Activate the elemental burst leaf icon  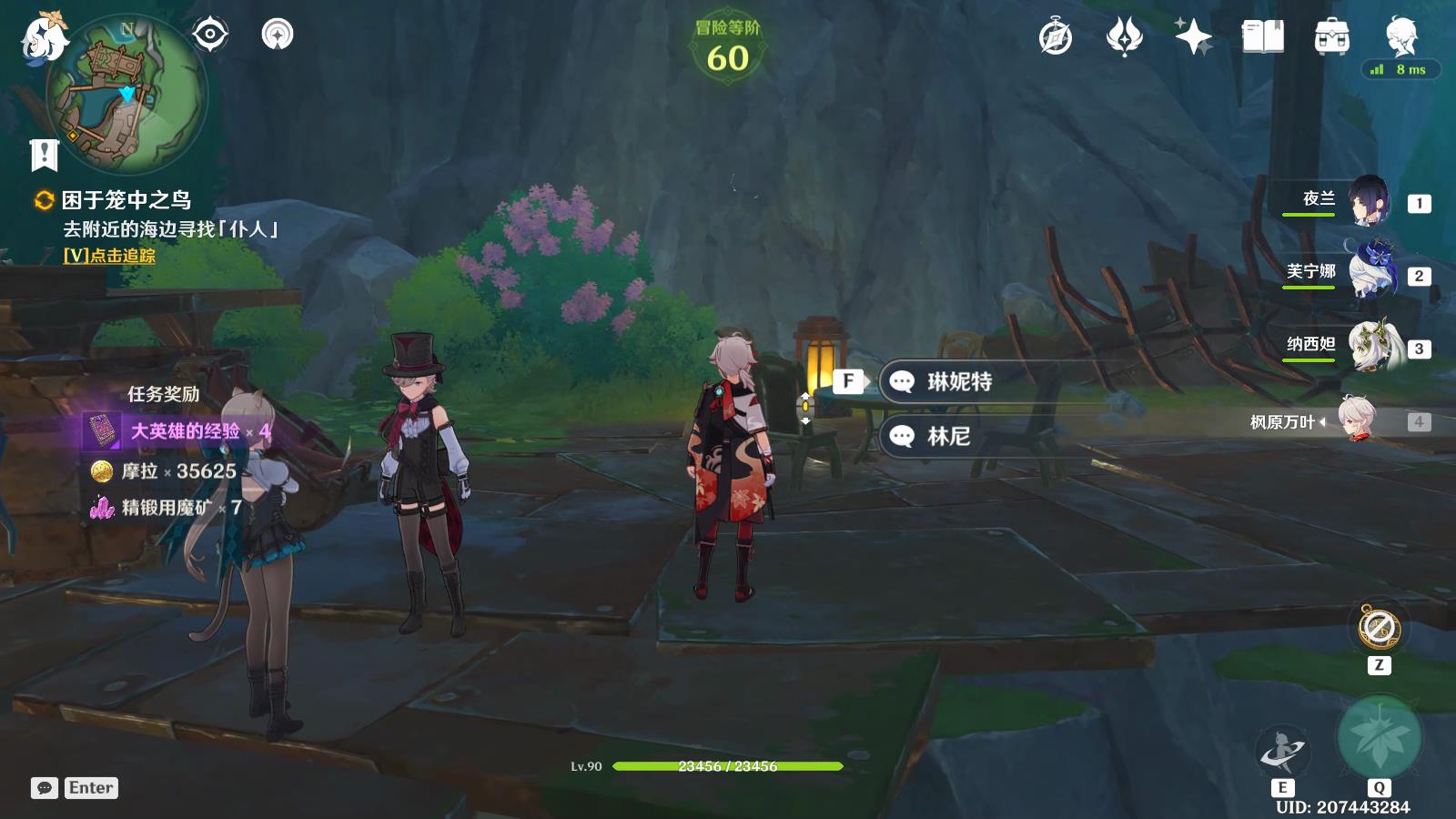tap(1379, 738)
